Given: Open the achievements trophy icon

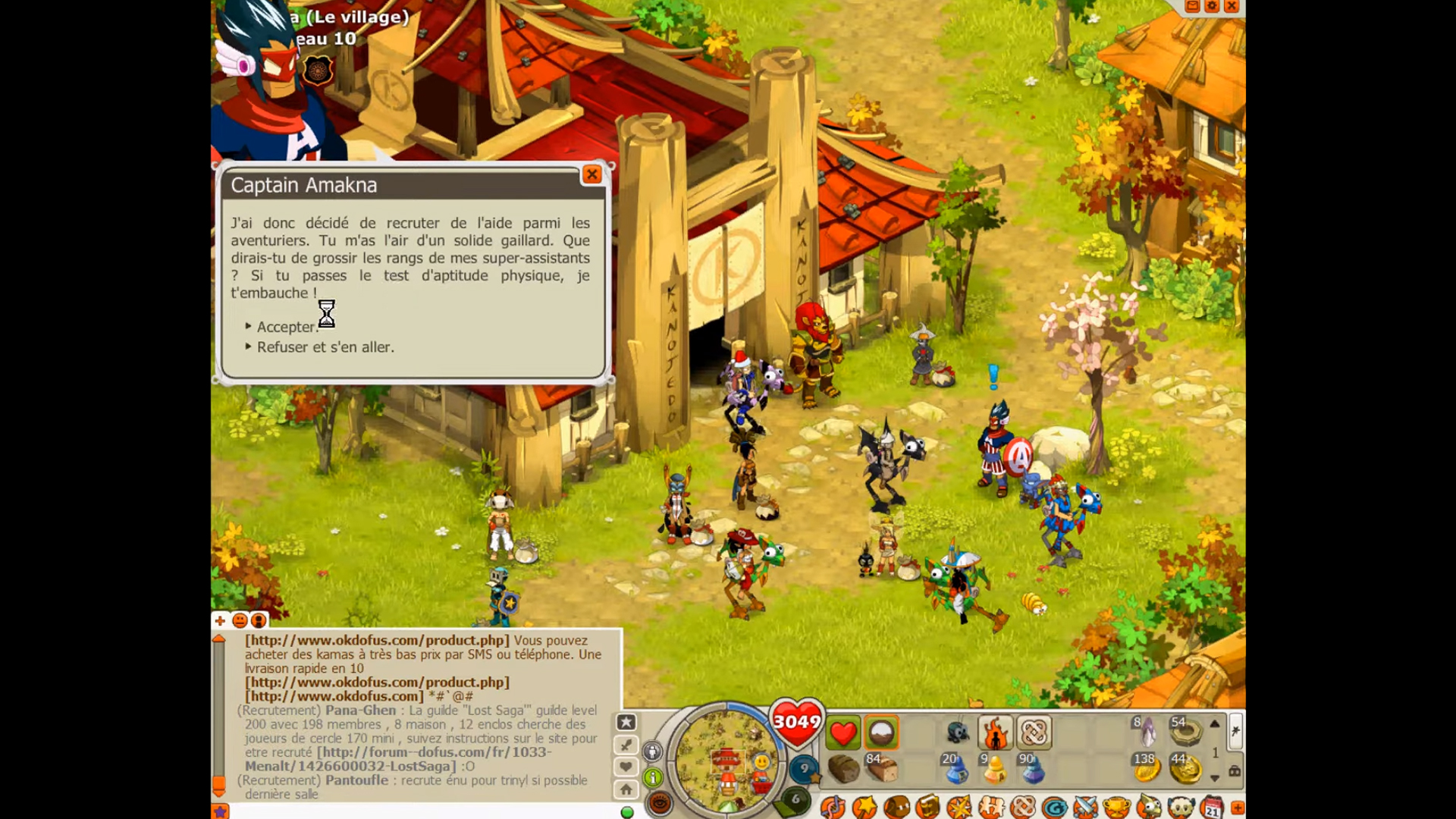Looking at the screenshot, I should click(1115, 806).
